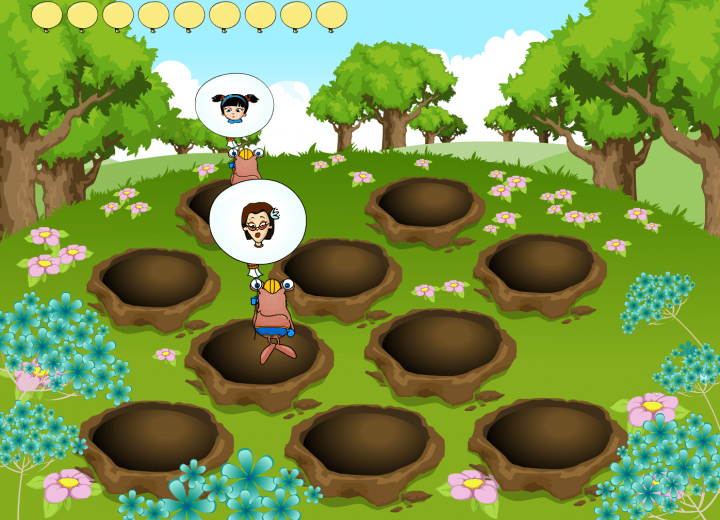Hit the worm thinking of the glasses woman
This screenshot has height=520, width=720.
point(272,310)
